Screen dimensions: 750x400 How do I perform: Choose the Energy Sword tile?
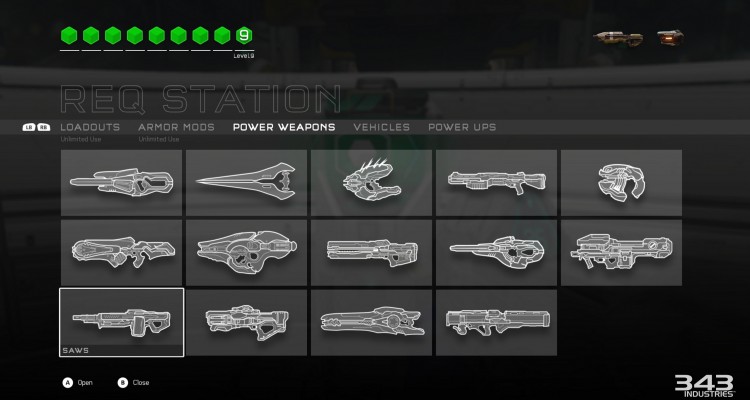click(246, 182)
